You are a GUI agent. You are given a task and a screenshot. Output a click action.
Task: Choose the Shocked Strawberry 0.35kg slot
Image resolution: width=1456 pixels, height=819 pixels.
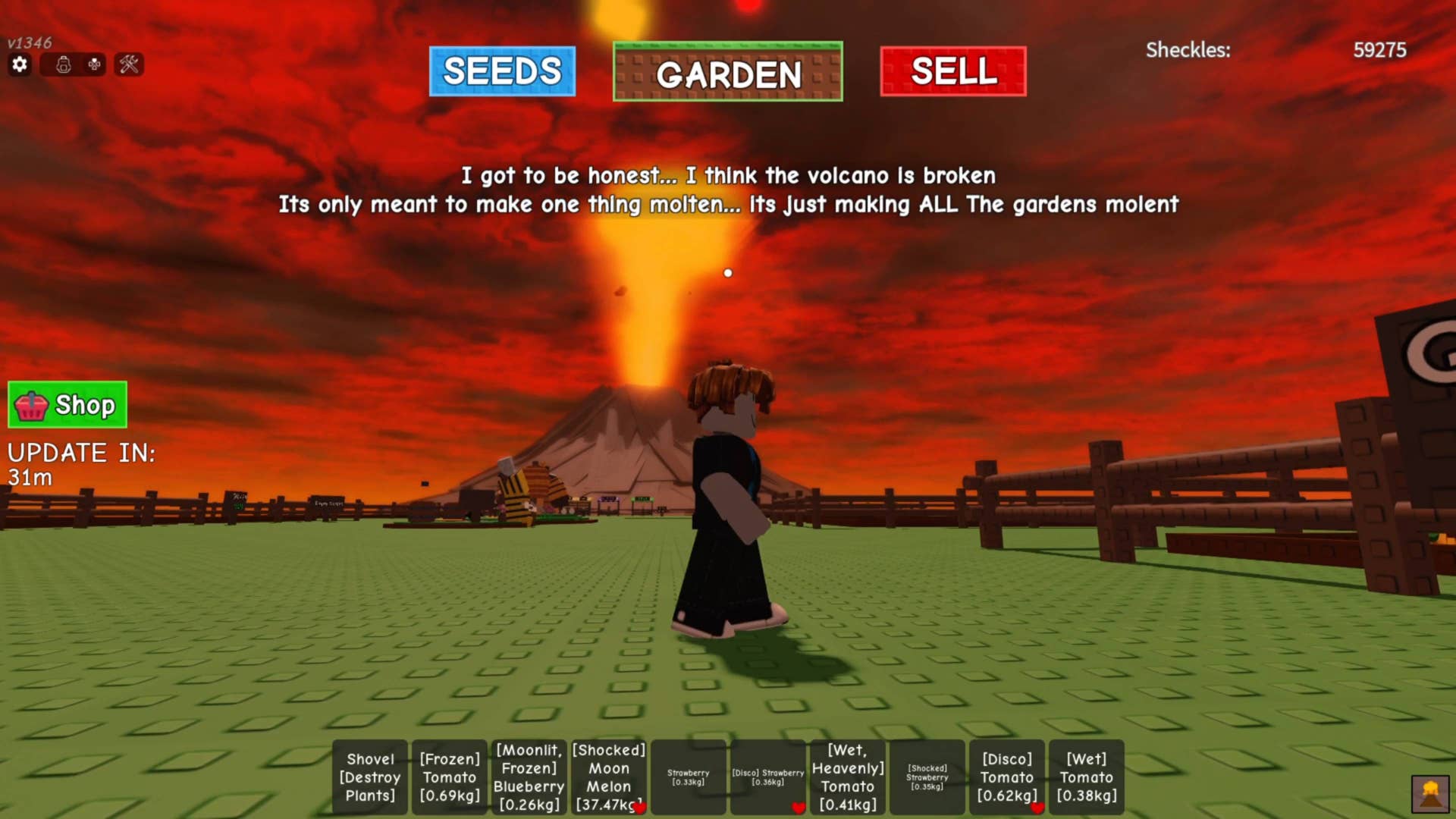pos(927,777)
